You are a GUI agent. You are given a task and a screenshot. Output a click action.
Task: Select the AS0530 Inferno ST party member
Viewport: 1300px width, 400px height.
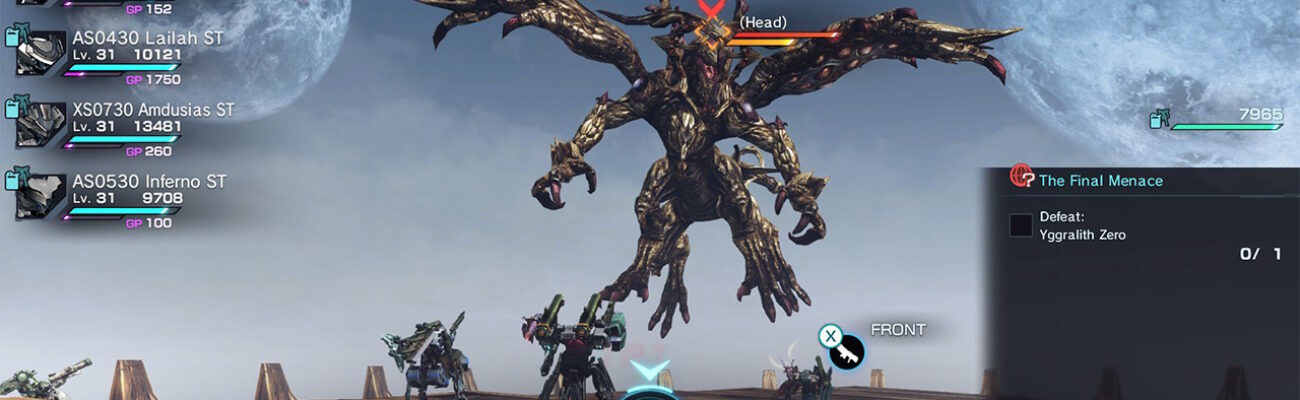tap(149, 182)
